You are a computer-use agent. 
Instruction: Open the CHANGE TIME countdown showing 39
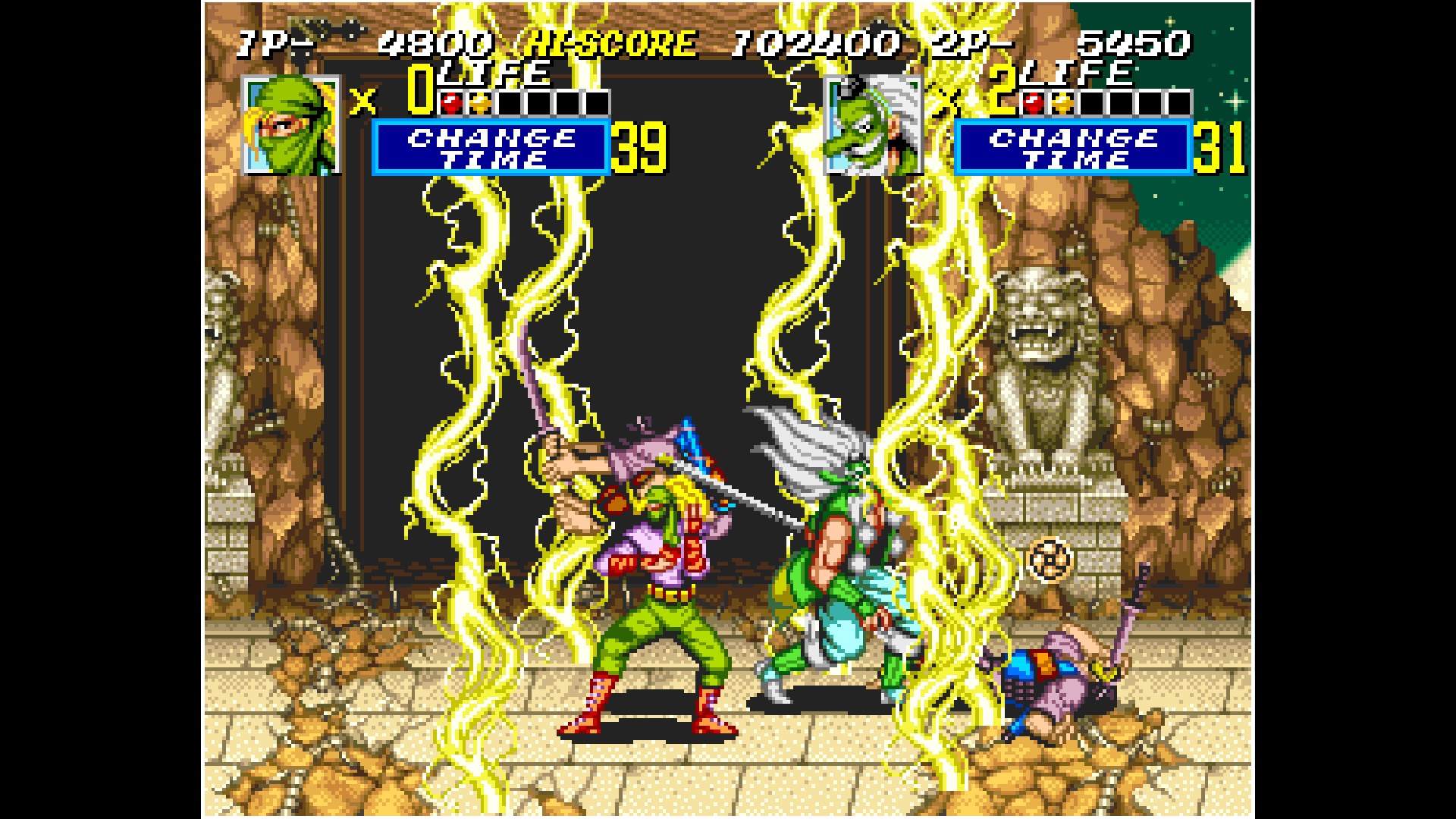point(641,146)
